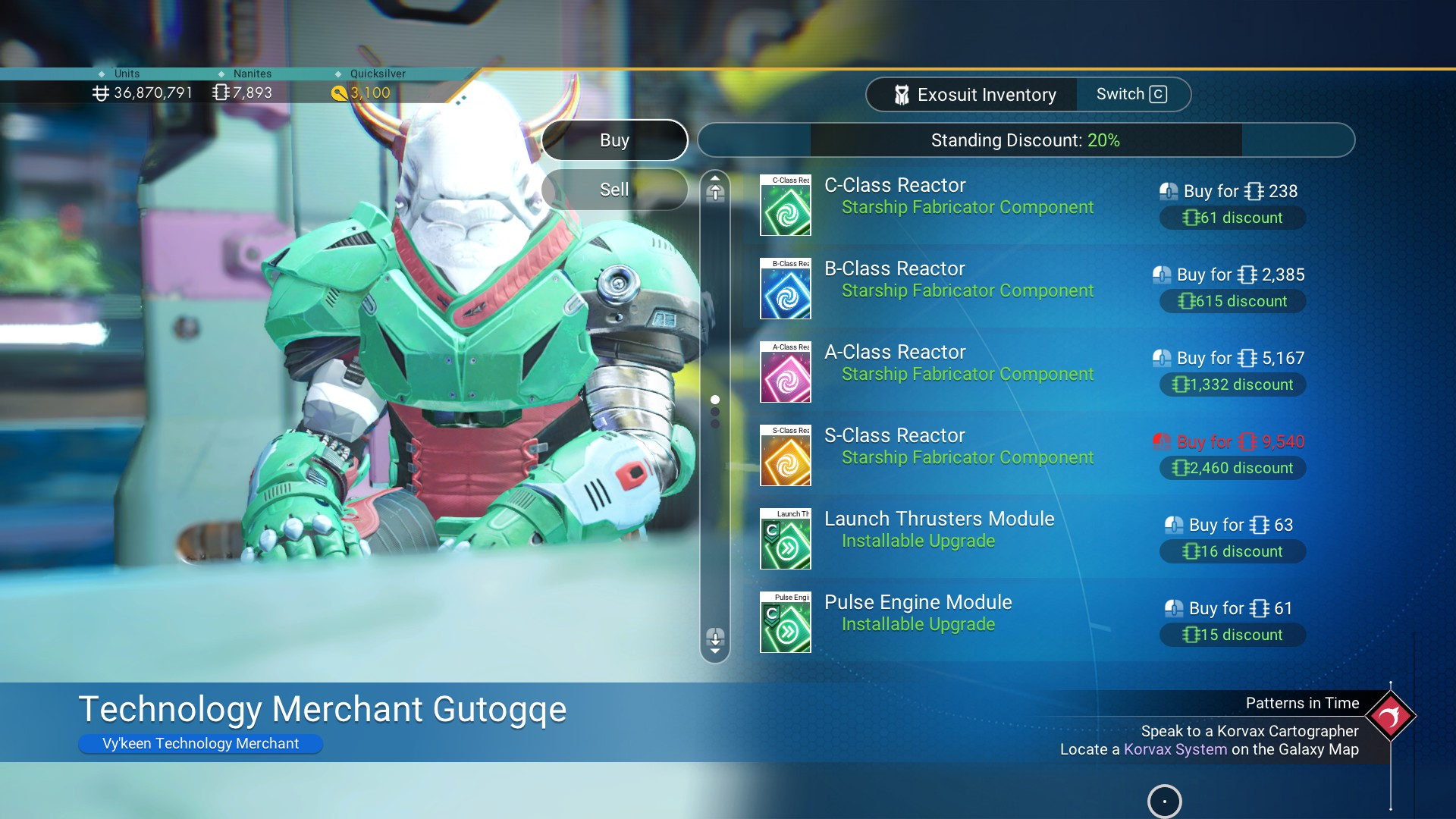
Task: Click the scroll-down arrow on the list
Action: click(715, 640)
